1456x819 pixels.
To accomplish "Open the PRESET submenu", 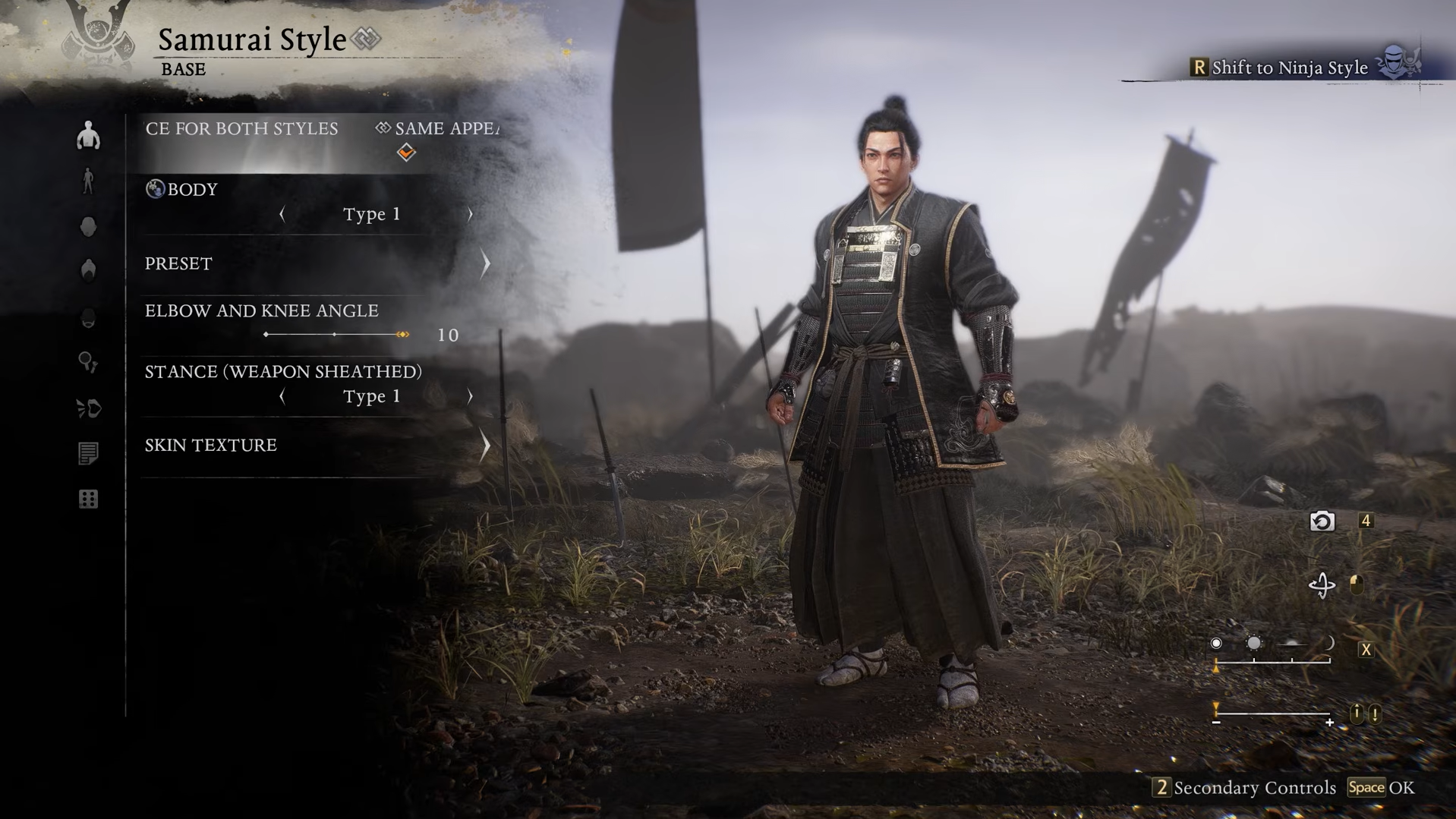I will tap(315, 263).
